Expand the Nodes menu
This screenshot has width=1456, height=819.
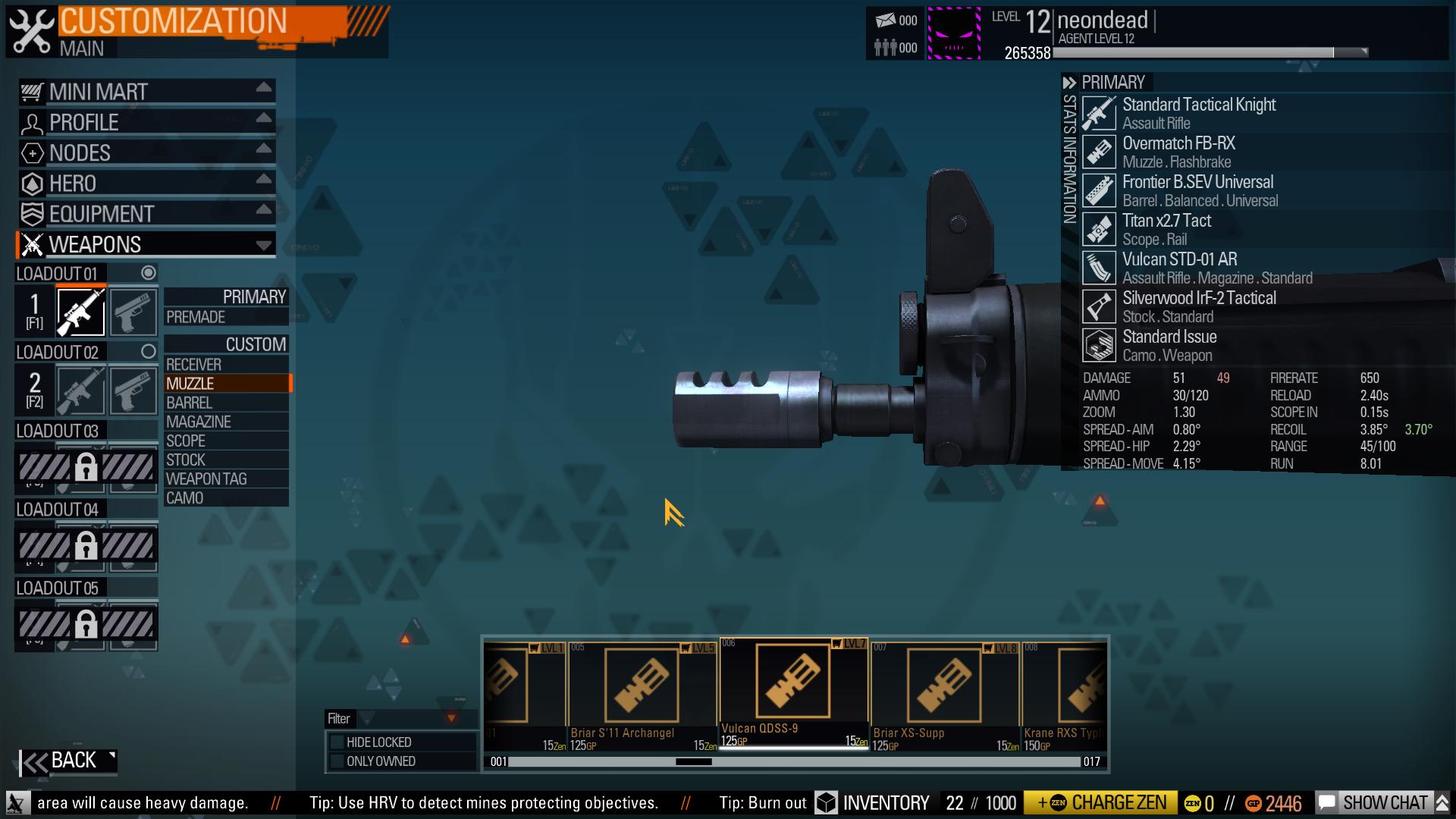tap(146, 153)
